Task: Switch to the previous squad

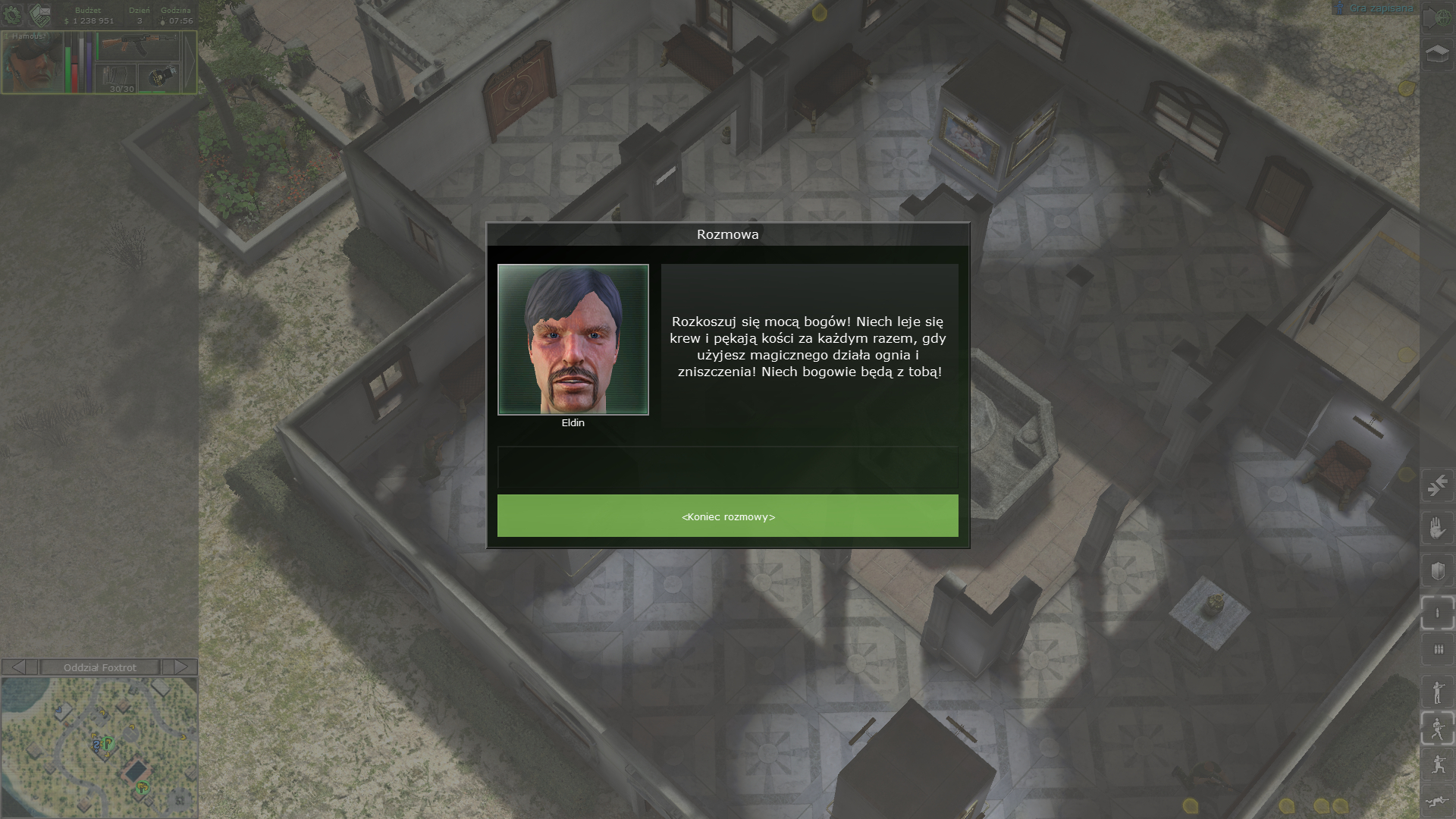Action: point(20,667)
